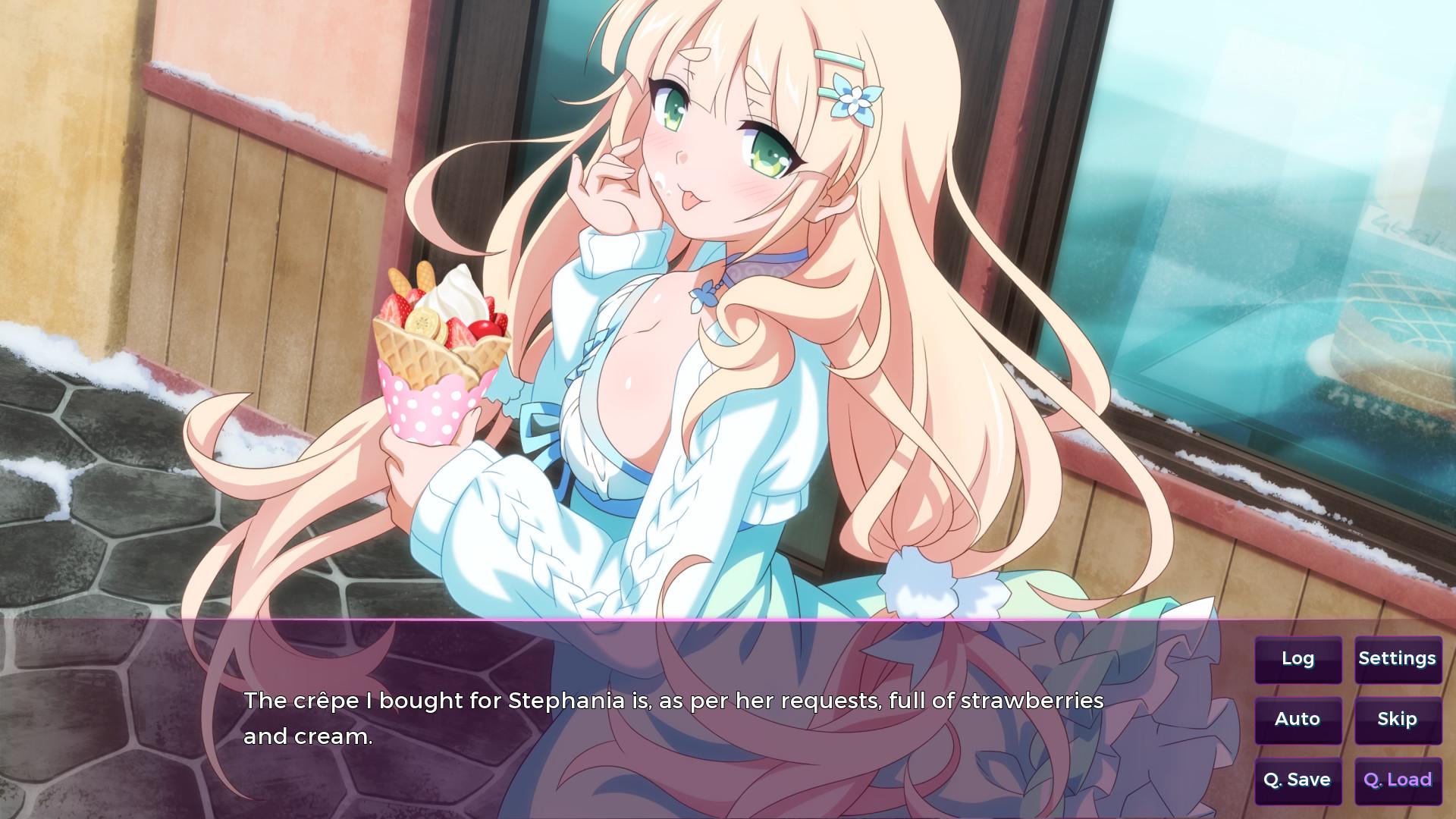The width and height of the screenshot is (1456, 819).
Task: Activate Skip mode to fast-forward text
Action: [1398, 720]
